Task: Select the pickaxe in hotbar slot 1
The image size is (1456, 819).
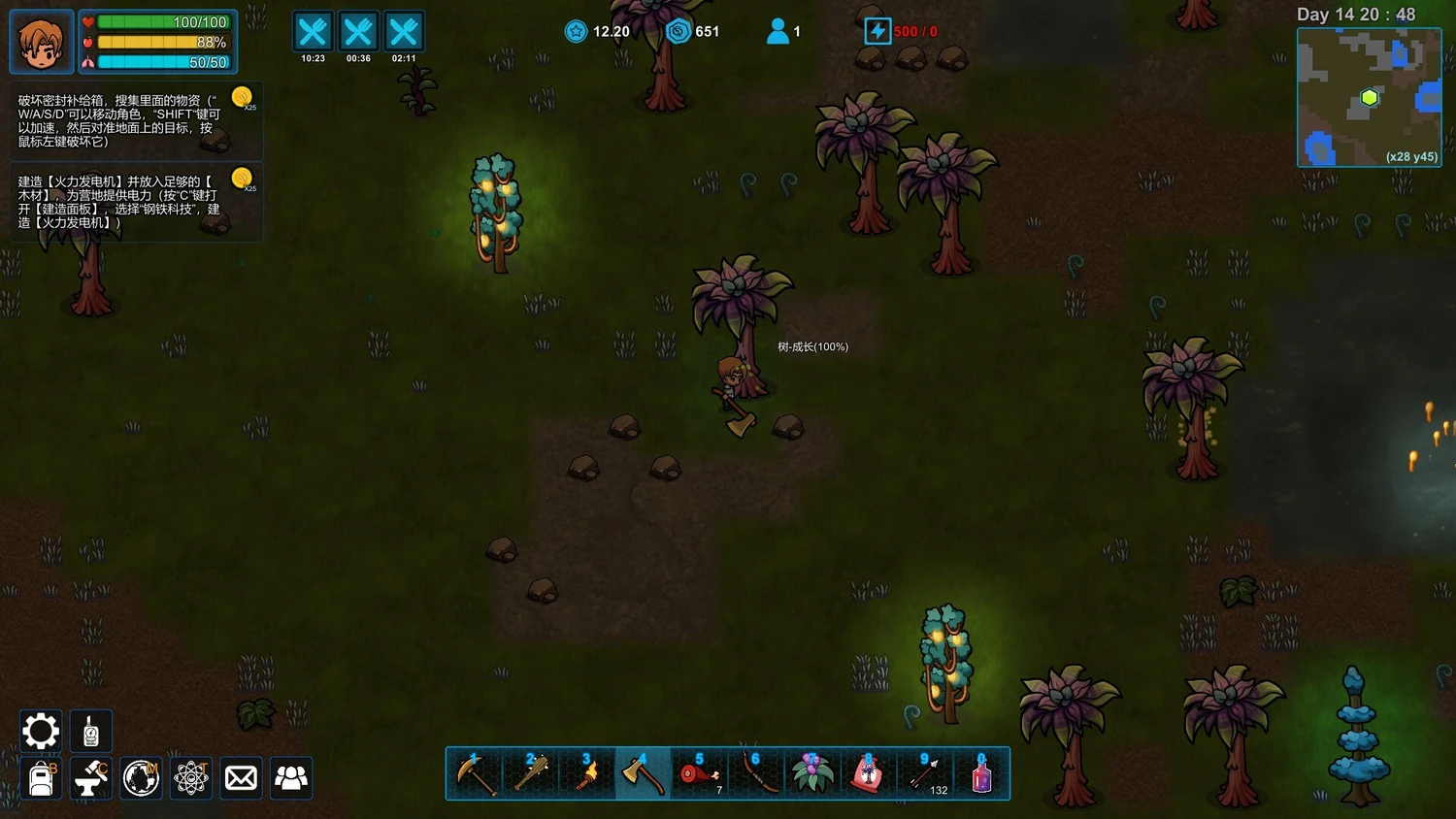Action: click(x=476, y=774)
